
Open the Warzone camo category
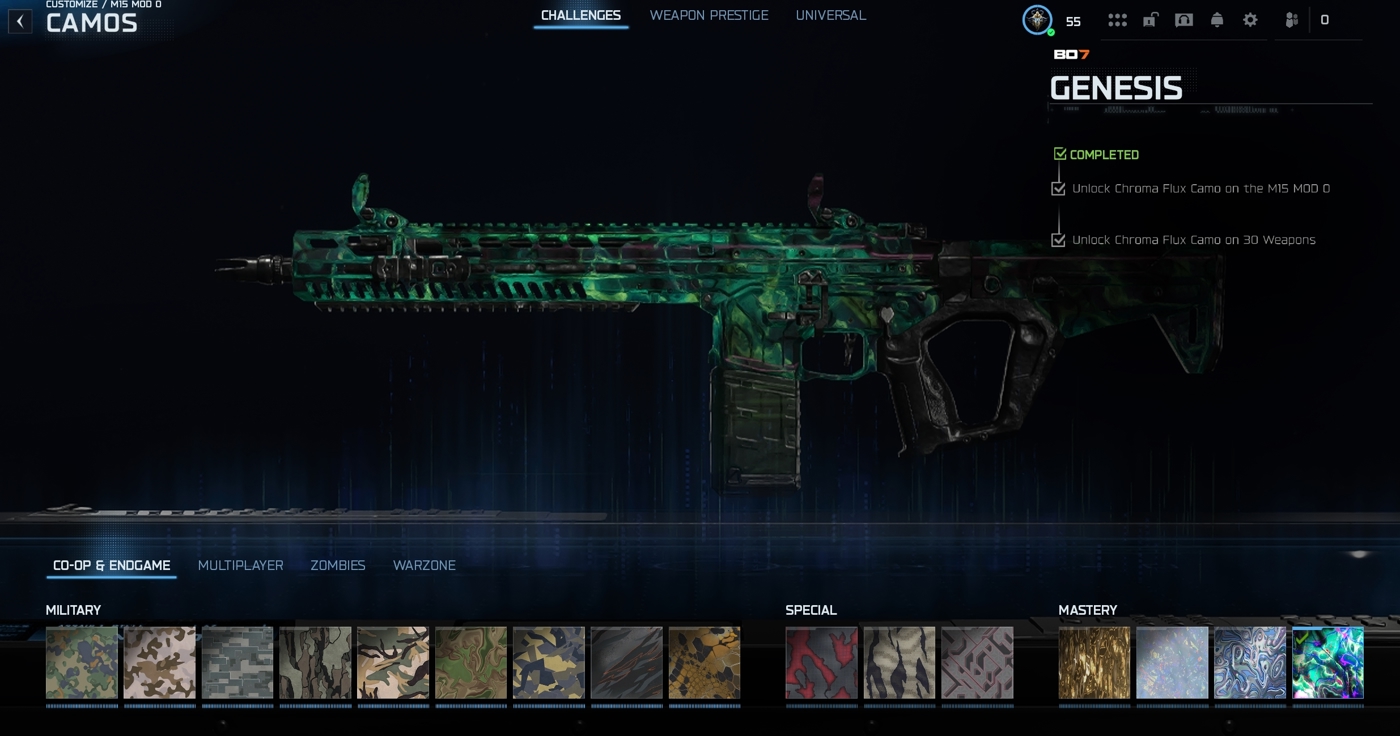(x=424, y=566)
